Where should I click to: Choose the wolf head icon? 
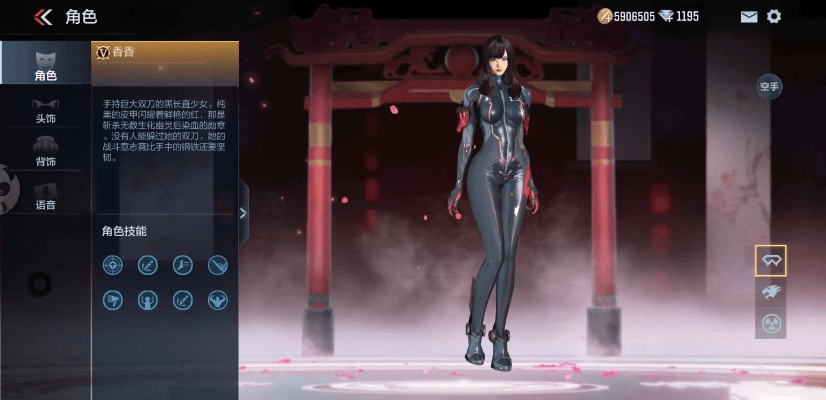pos(770,292)
